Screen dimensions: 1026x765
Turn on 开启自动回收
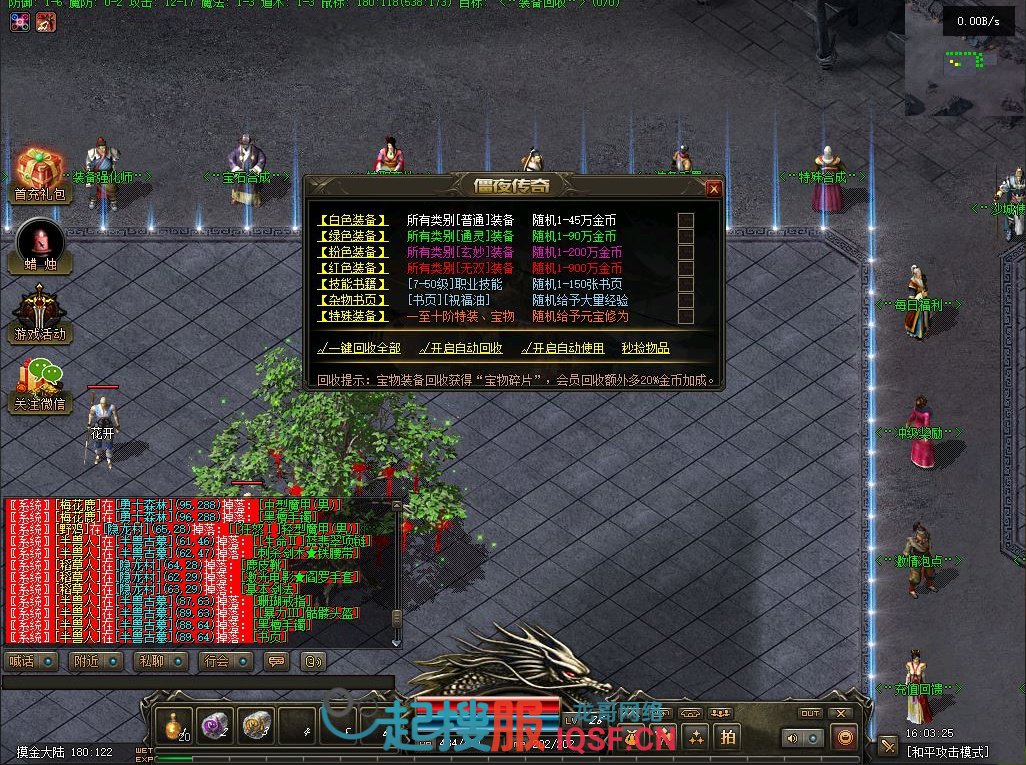point(461,348)
